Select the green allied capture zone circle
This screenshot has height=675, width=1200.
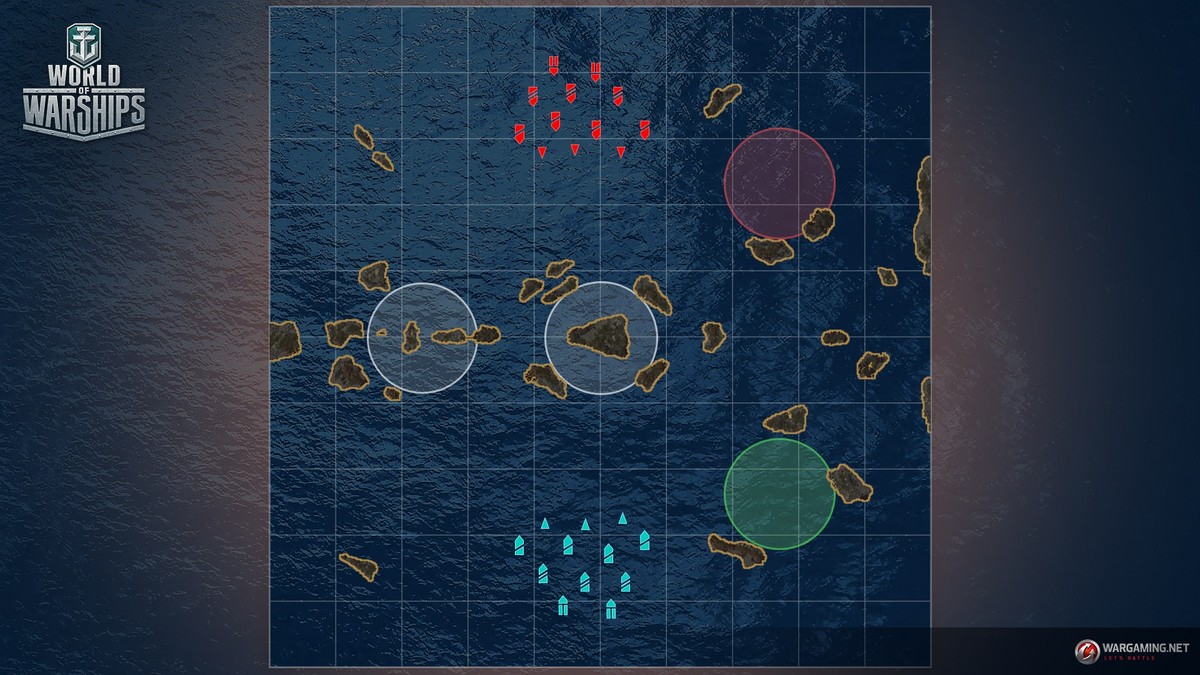coord(779,493)
